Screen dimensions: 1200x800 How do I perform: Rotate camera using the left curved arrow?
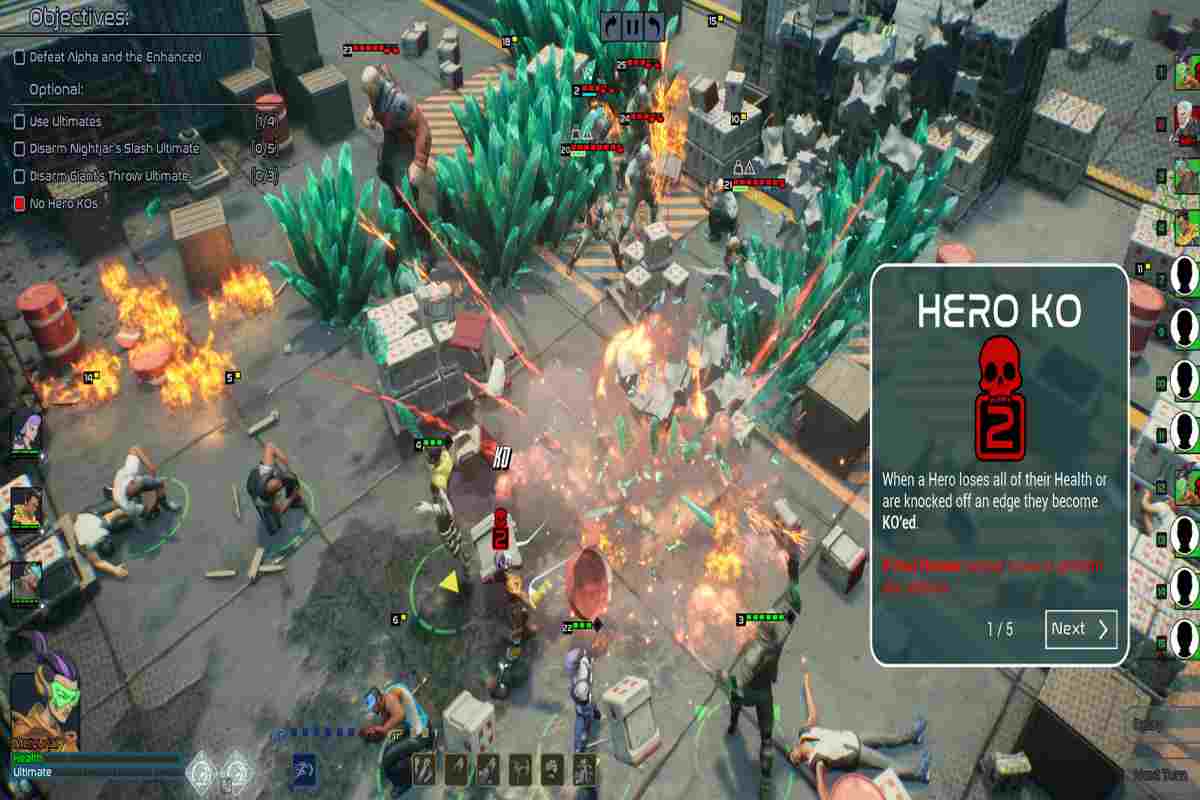point(611,27)
